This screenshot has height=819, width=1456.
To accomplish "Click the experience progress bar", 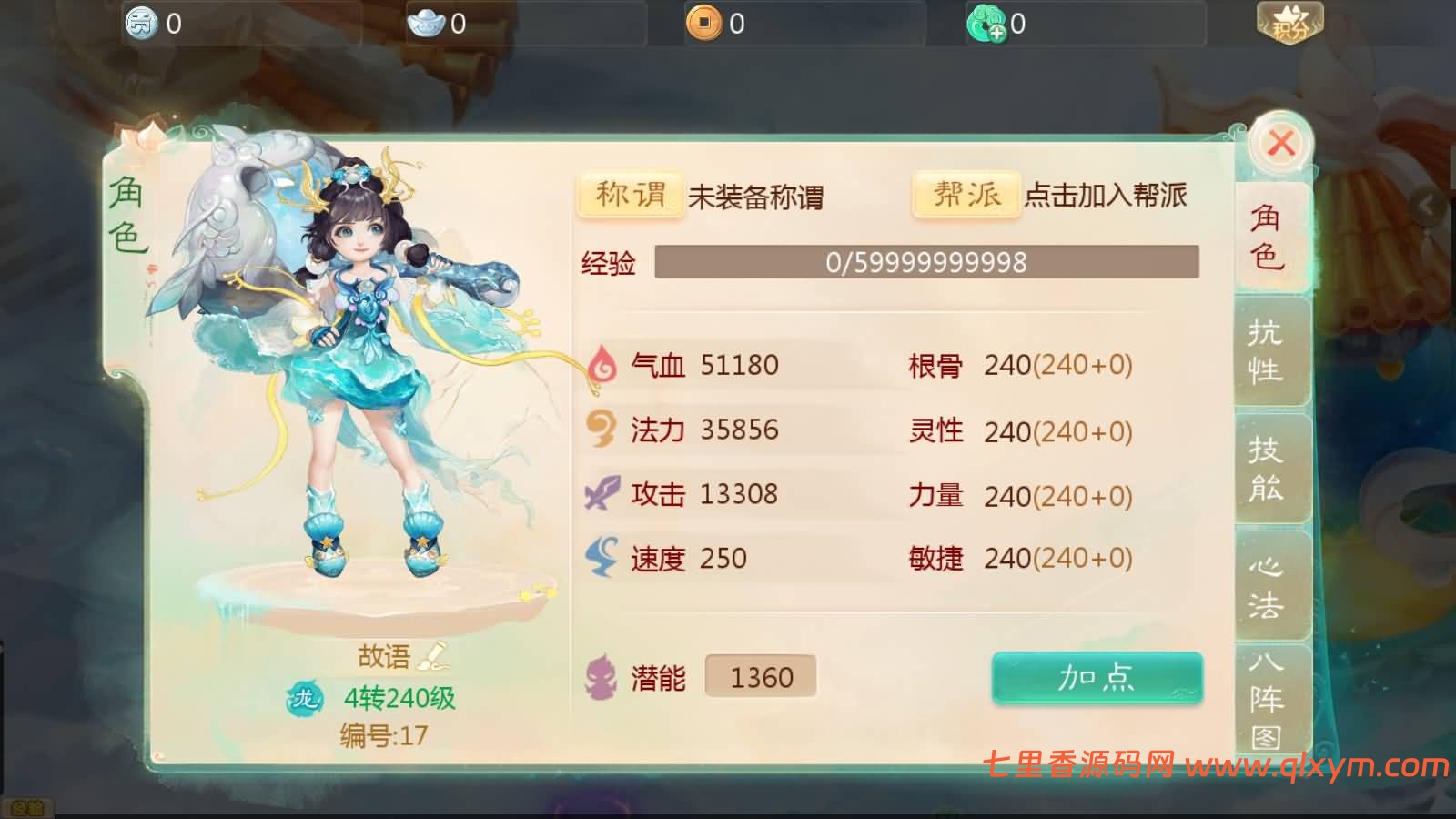I will coord(926,263).
